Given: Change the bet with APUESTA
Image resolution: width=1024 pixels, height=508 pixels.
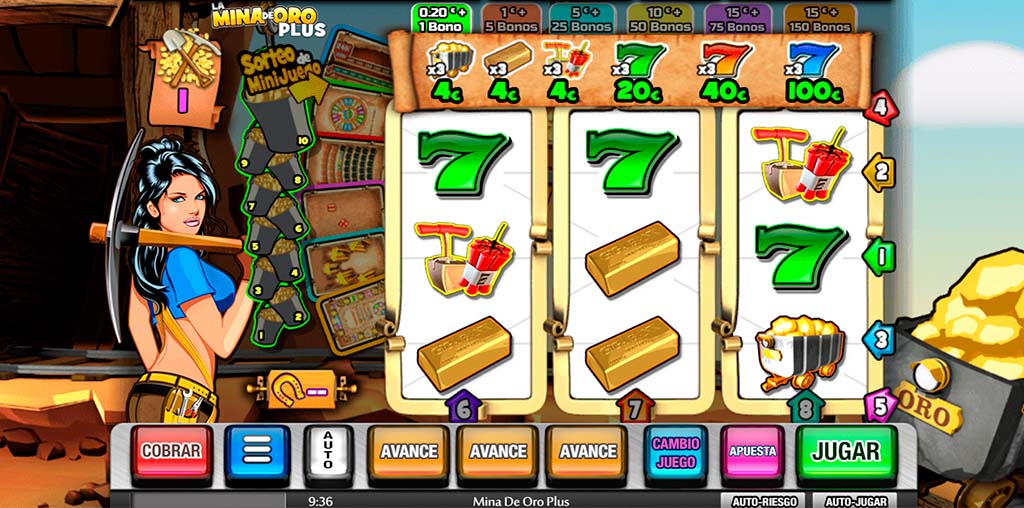Looking at the screenshot, I should tap(752, 452).
